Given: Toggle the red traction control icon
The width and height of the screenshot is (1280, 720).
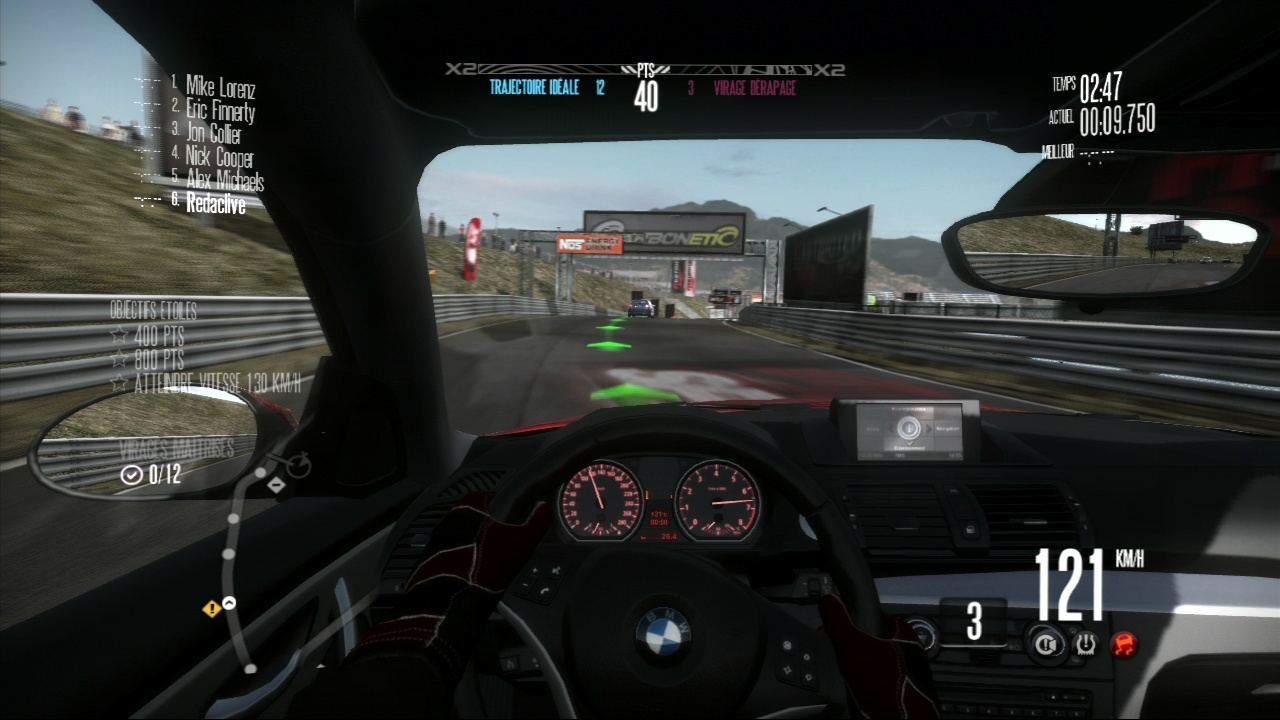Looking at the screenshot, I should pos(1125,643).
